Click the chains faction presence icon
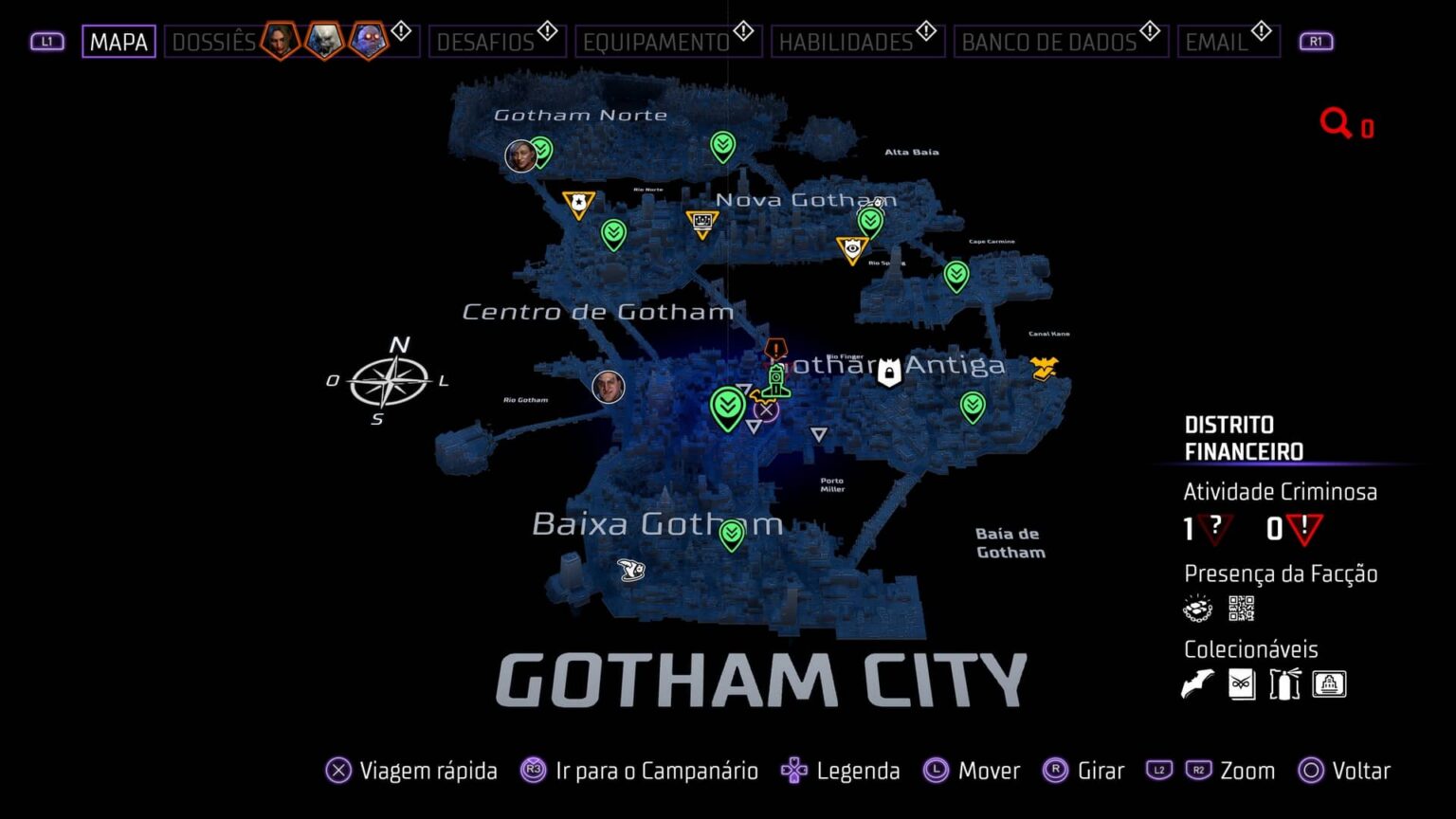Viewport: 1456px width, 819px height. coord(1197,608)
